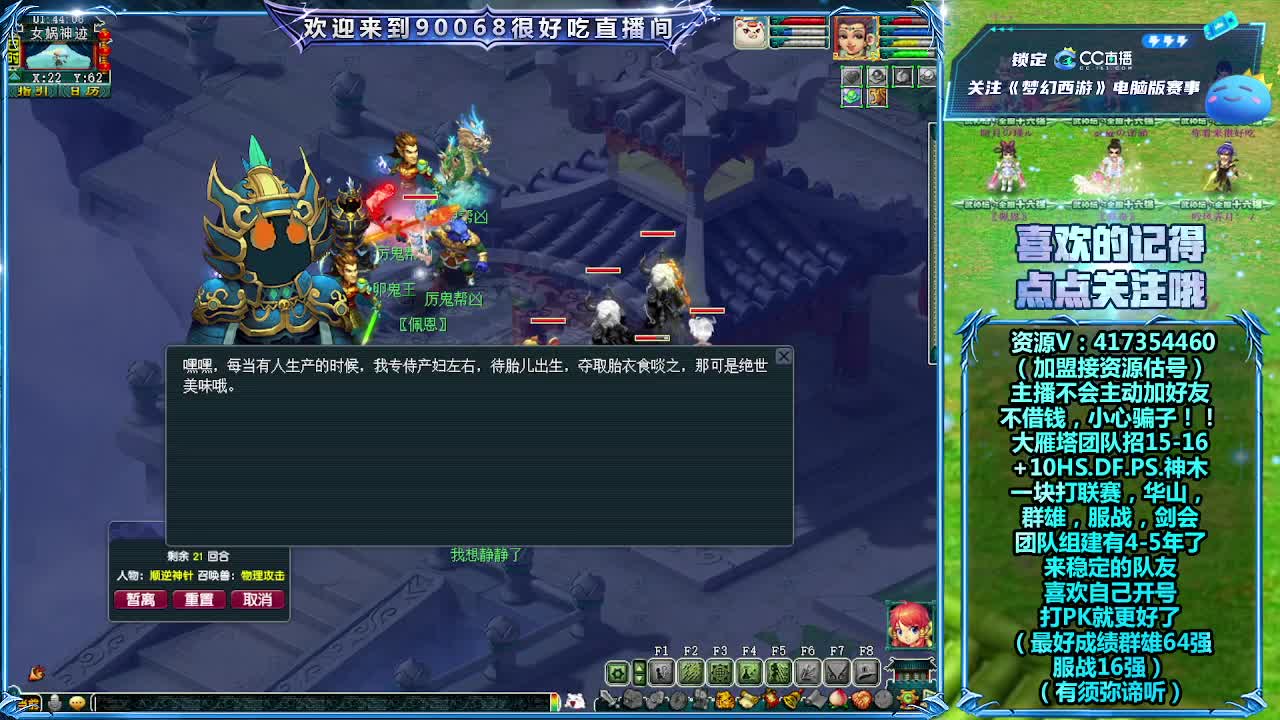Open voice chat with the microphone icon
Screen dimensions: 1280x720
(54, 703)
